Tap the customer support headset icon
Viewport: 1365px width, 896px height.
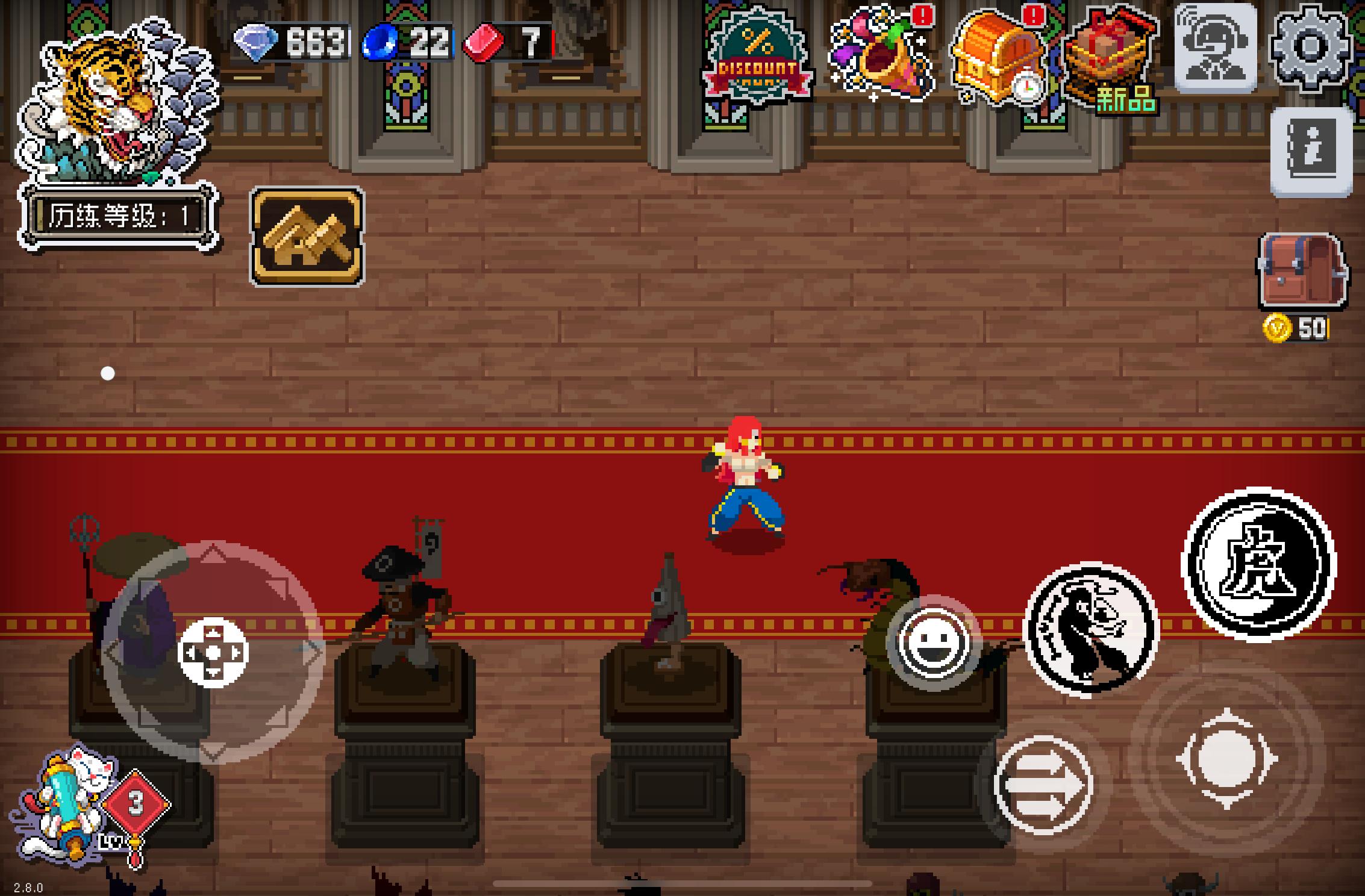click(1216, 48)
